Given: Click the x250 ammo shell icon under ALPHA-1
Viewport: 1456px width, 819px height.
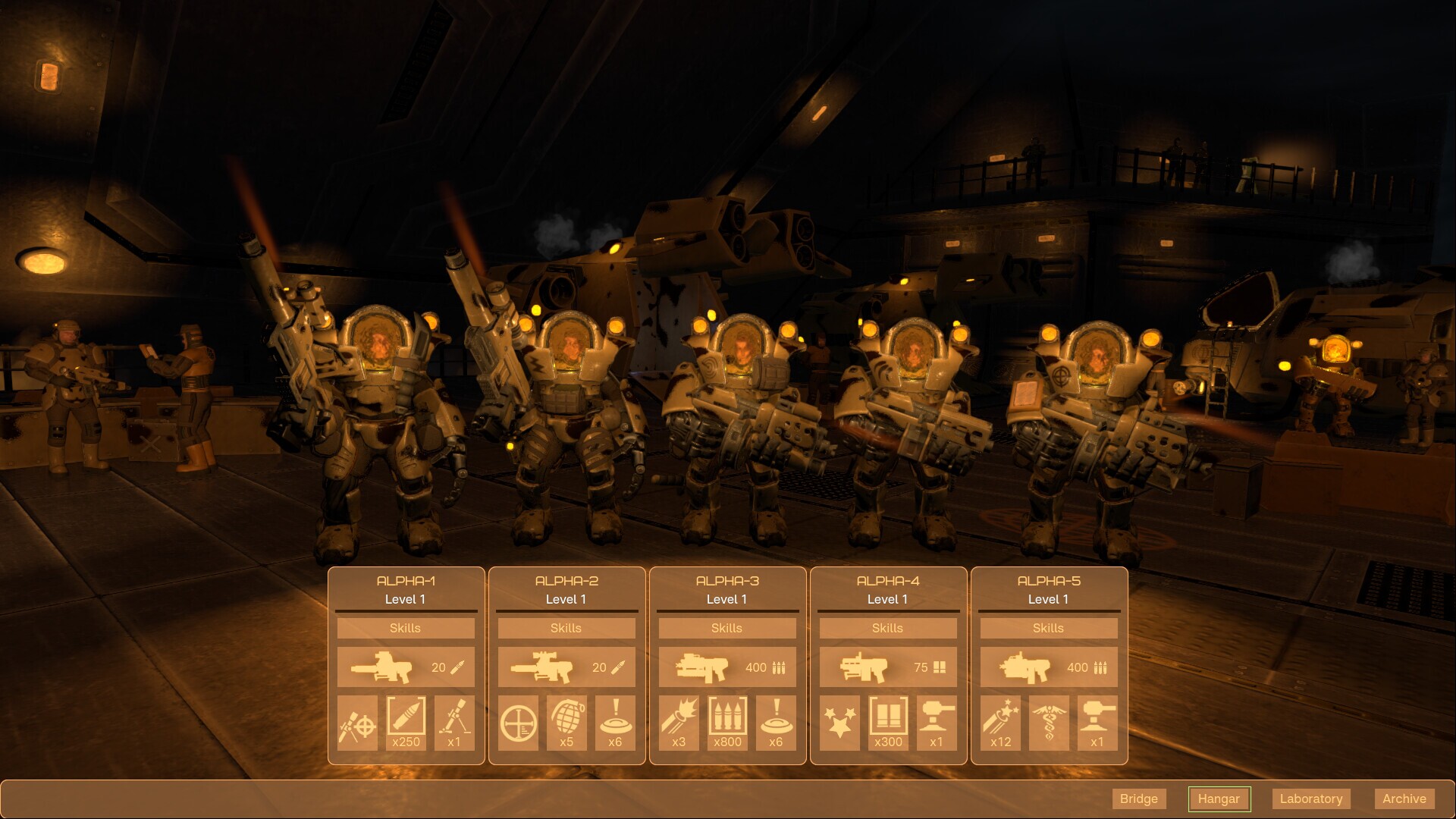Looking at the screenshot, I should coord(406,723).
